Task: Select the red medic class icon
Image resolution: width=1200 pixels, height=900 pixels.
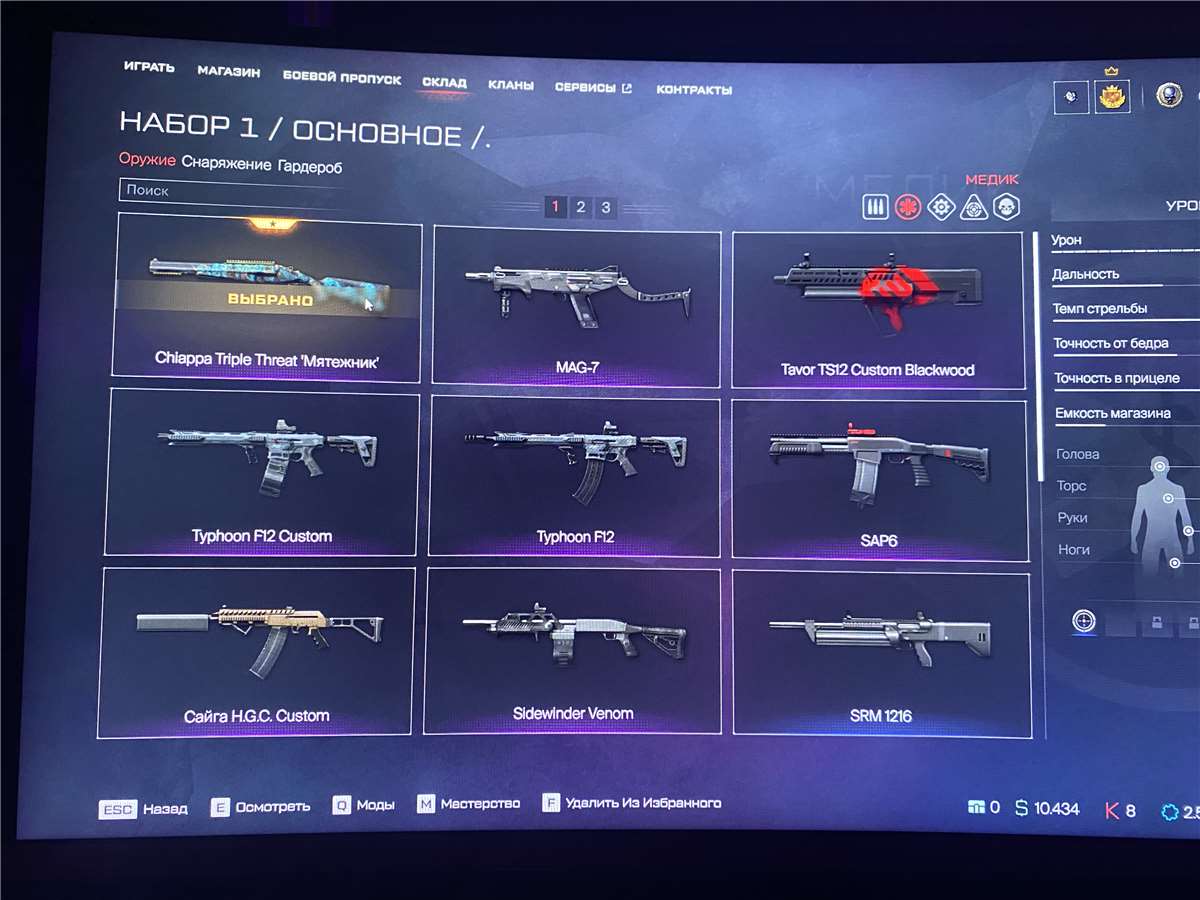Action: (907, 208)
